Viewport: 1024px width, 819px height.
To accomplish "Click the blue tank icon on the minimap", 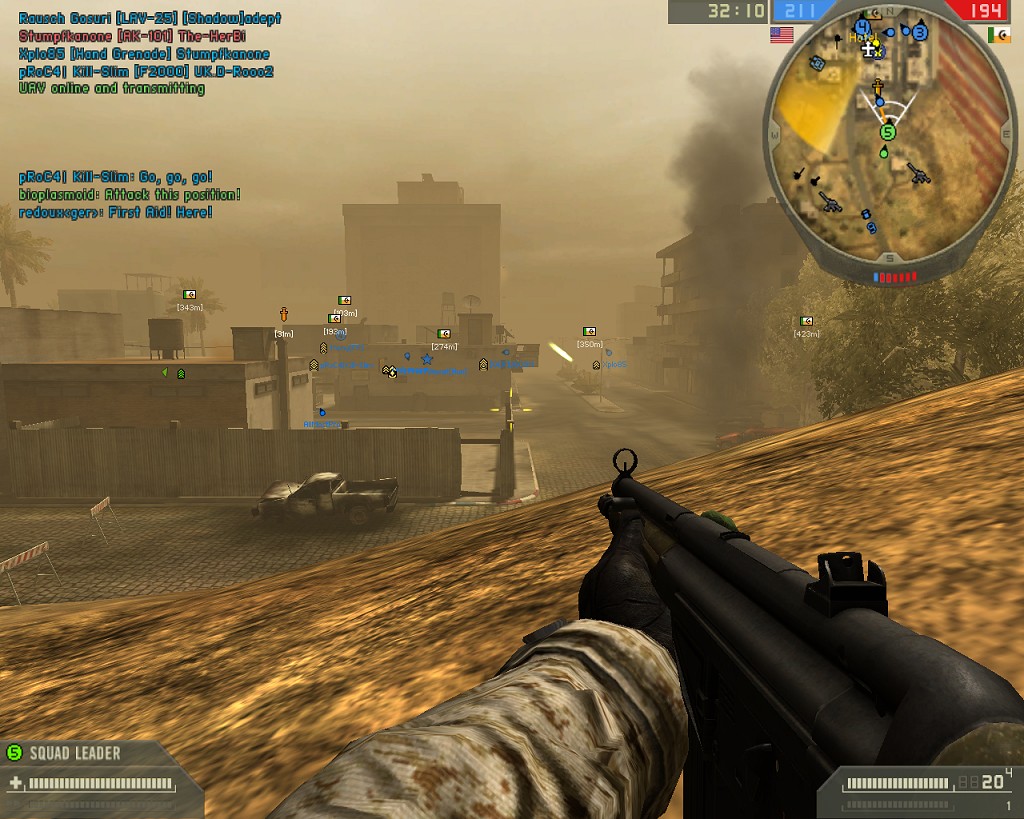I will point(816,63).
